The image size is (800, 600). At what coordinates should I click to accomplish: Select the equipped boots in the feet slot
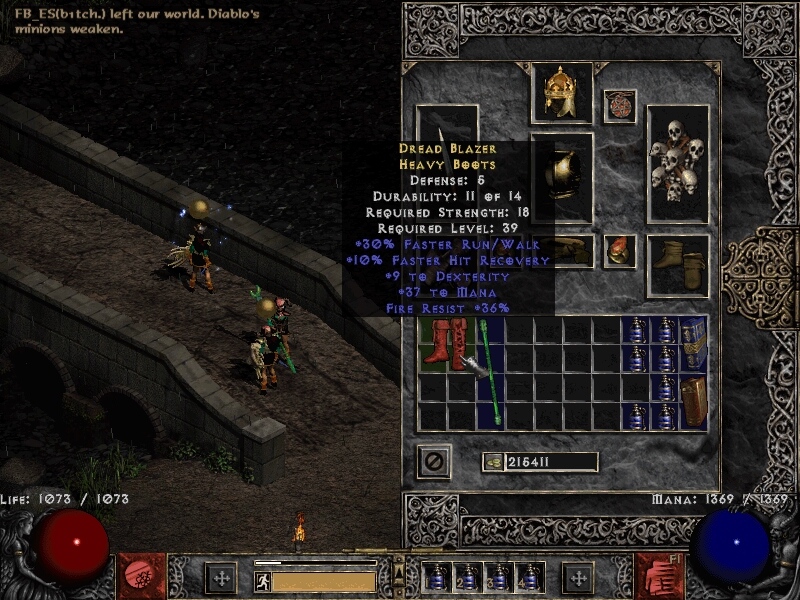click(678, 264)
